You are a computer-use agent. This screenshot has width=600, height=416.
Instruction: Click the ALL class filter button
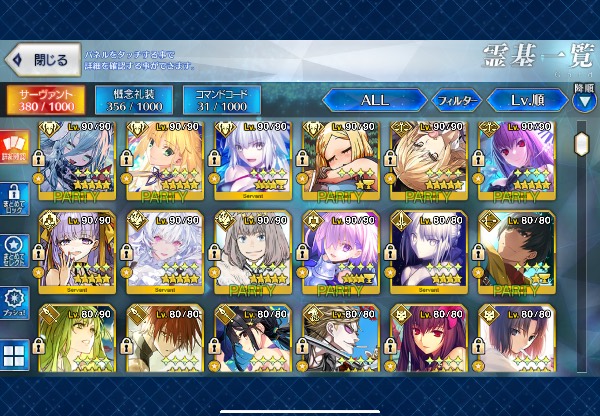tap(374, 100)
